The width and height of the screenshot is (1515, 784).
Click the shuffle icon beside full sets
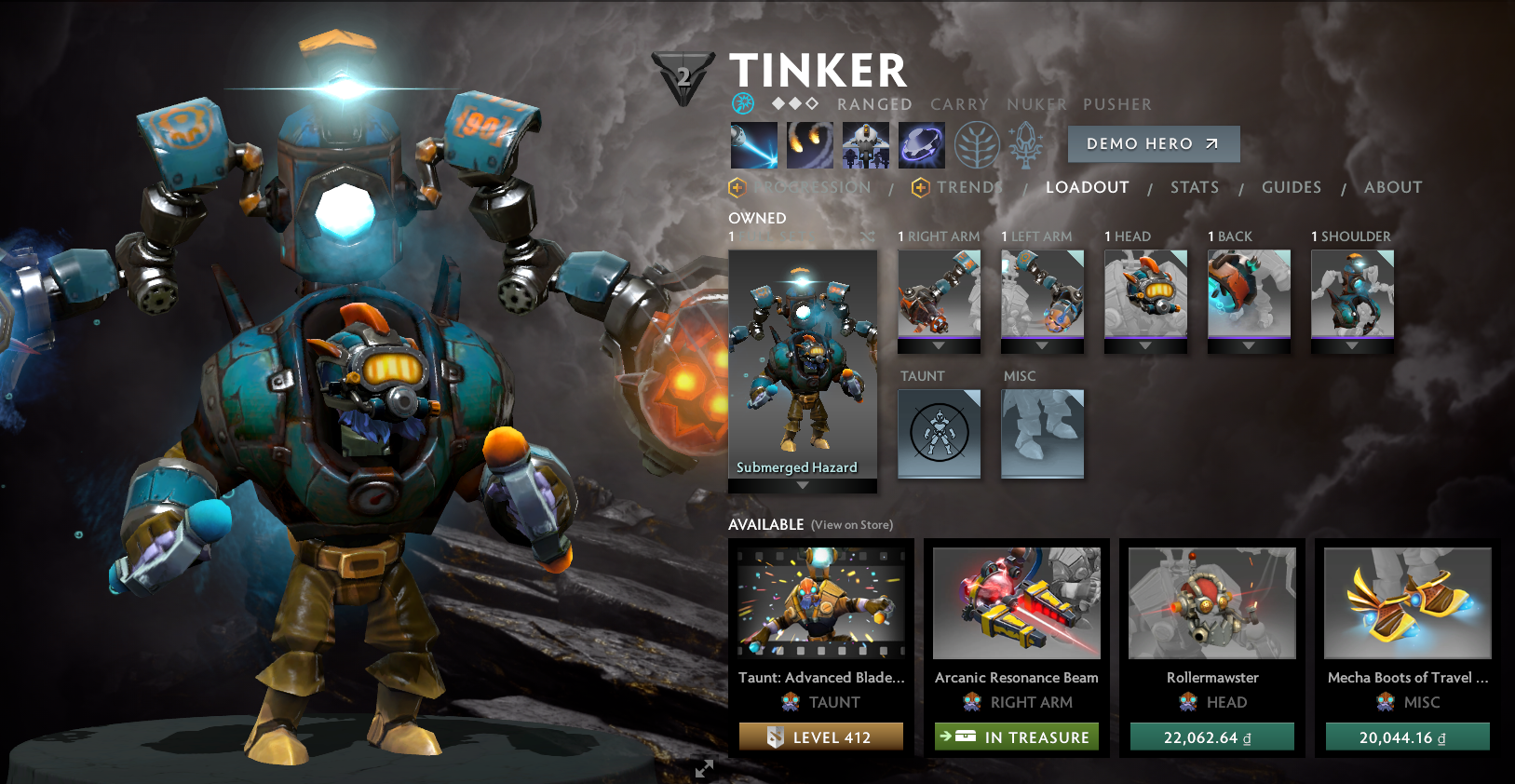(x=865, y=238)
